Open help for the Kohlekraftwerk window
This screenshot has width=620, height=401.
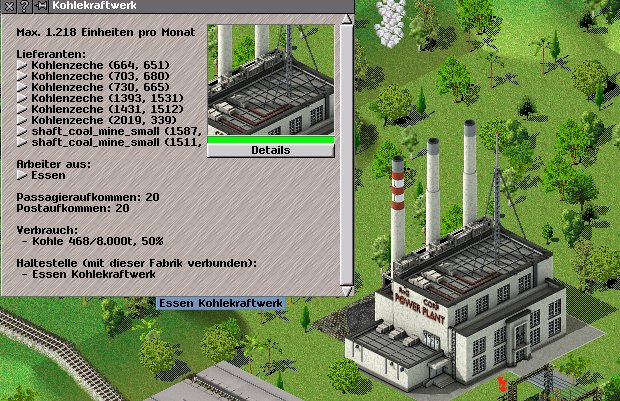(x=23, y=6)
